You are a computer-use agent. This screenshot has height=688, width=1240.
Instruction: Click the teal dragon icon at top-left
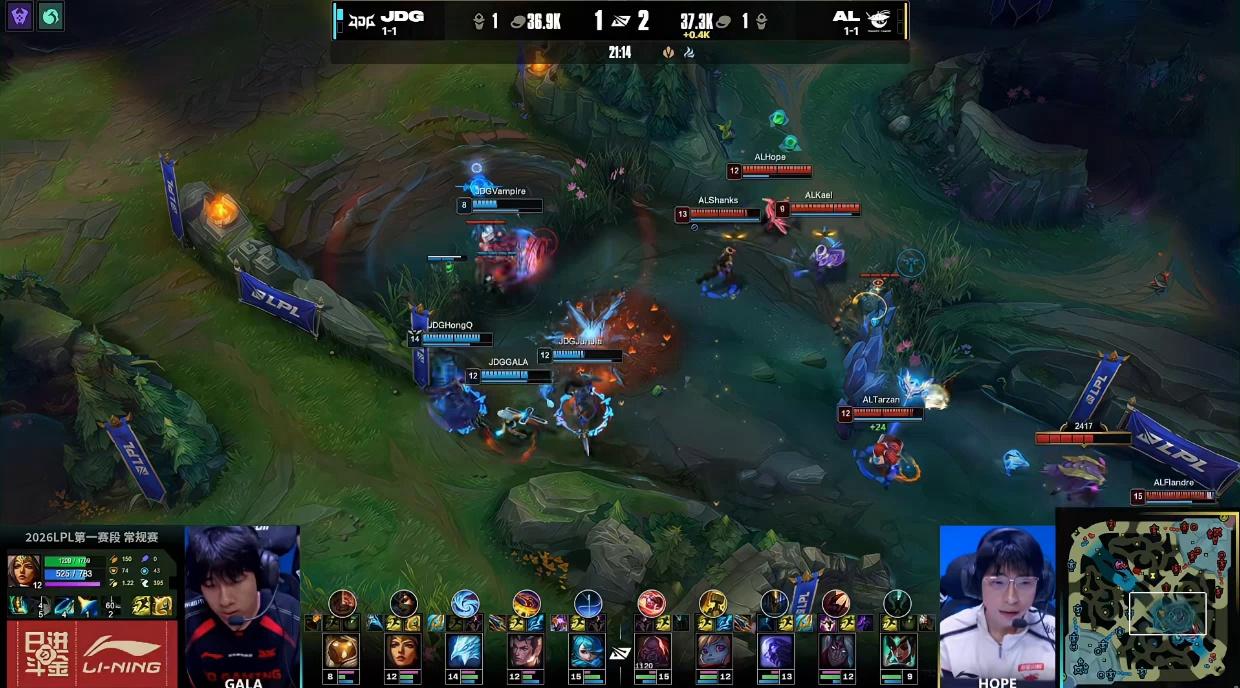point(50,15)
